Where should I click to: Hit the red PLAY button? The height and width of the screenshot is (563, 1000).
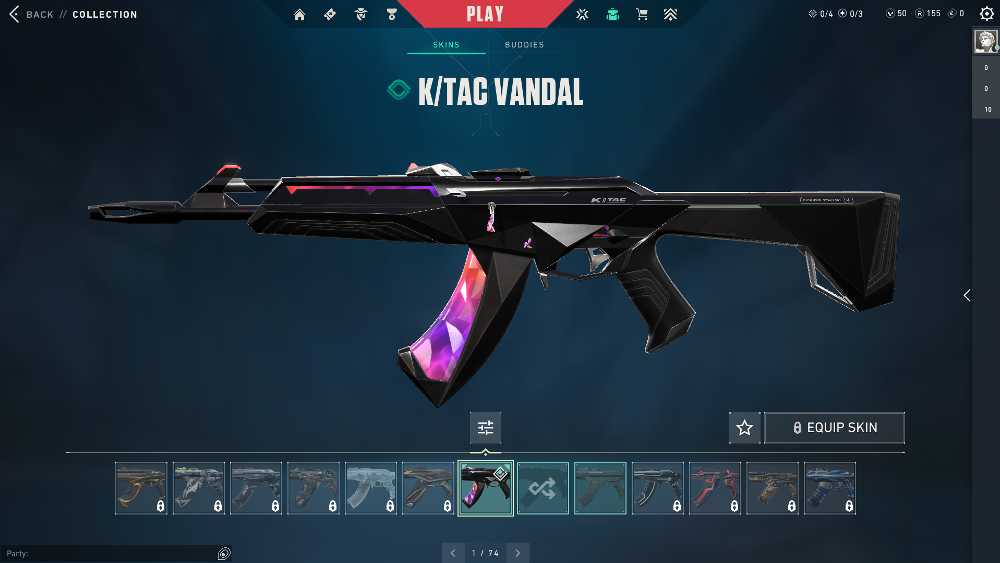pos(485,14)
